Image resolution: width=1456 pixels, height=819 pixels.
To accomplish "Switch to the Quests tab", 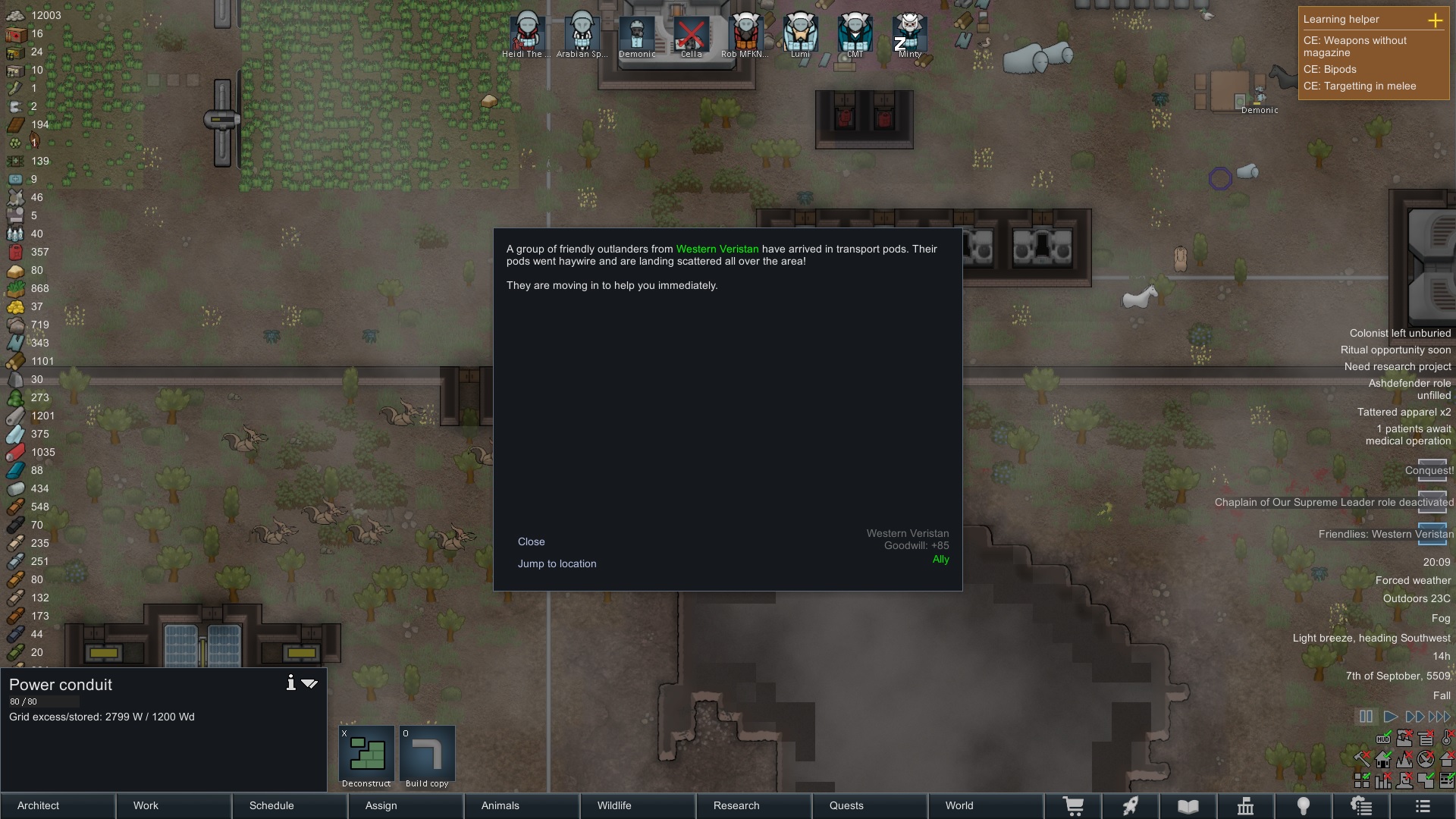I will 846,806.
